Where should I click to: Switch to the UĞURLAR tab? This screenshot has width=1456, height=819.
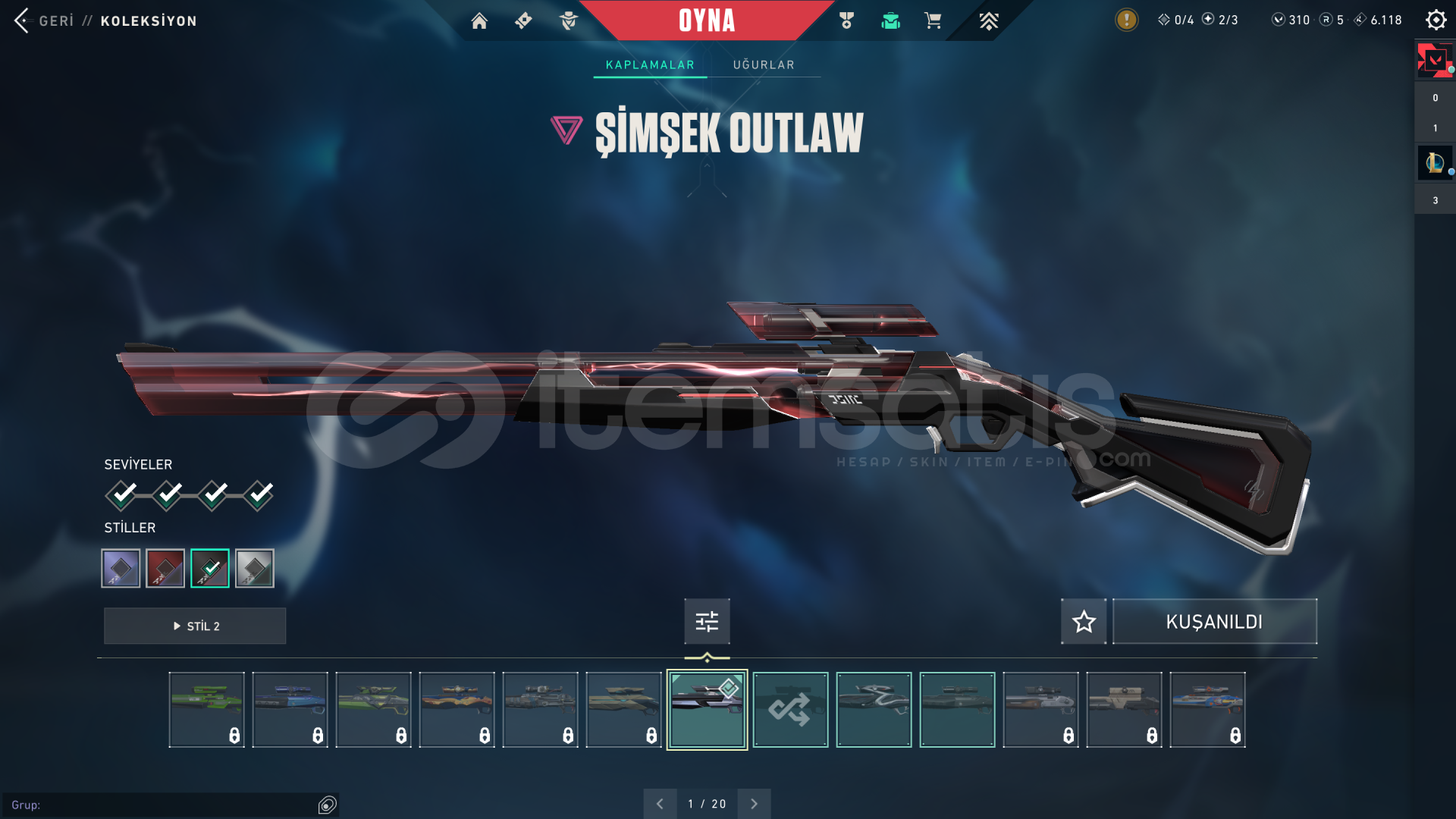coord(764,65)
